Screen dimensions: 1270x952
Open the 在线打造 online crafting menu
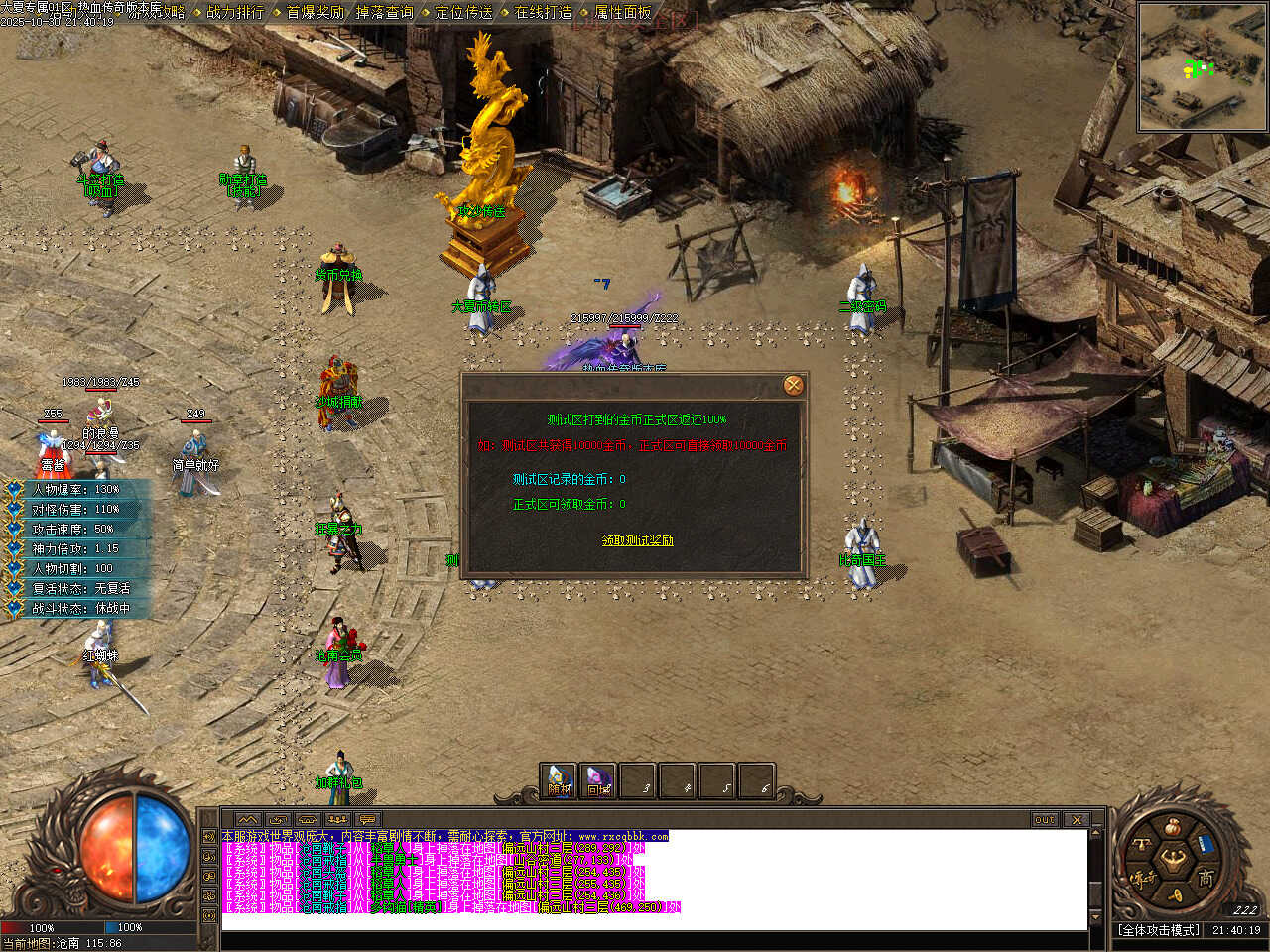click(x=543, y=13)
